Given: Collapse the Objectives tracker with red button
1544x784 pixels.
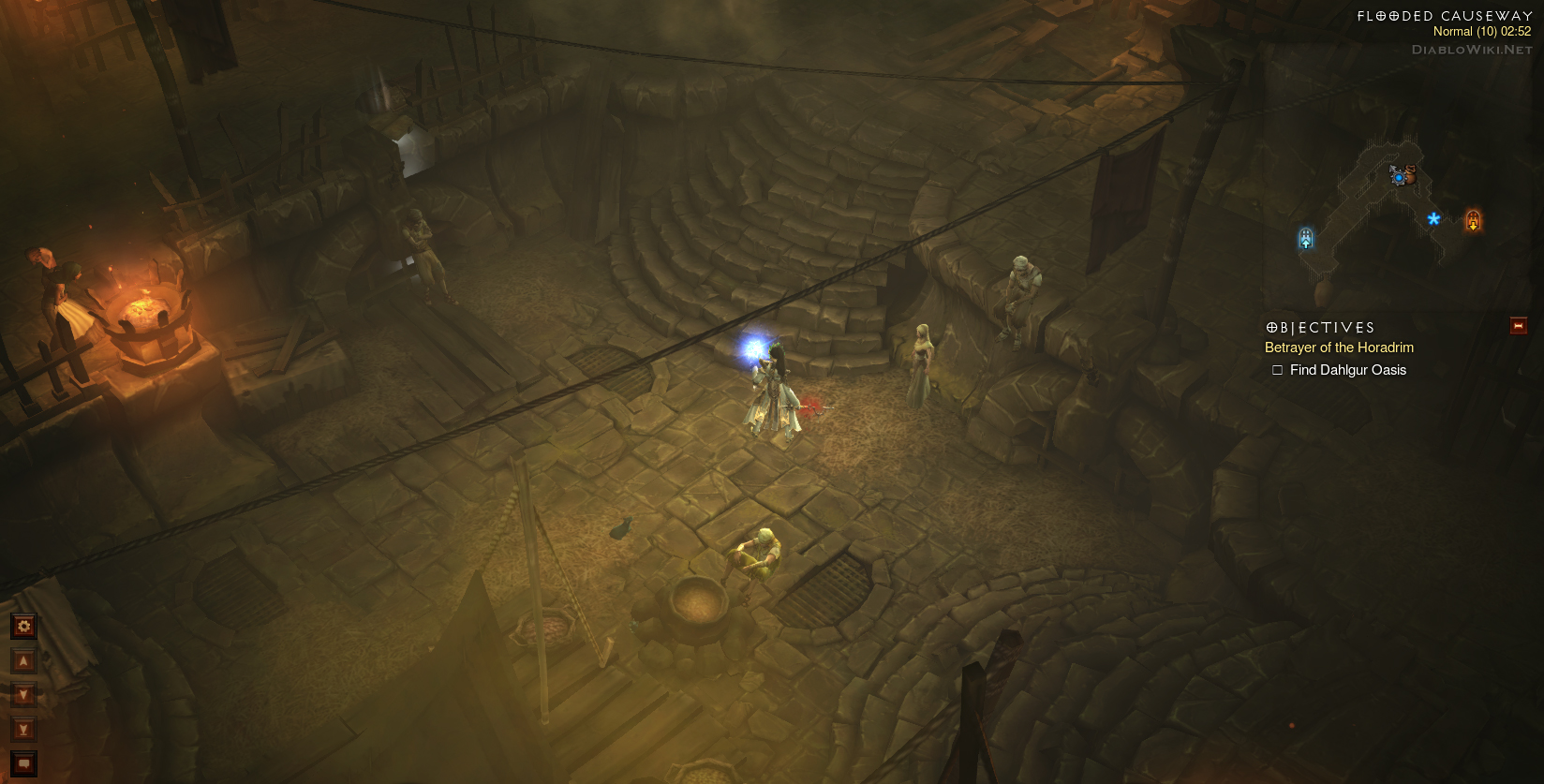Looking at the screenshot, I should tap(1519, 326).
